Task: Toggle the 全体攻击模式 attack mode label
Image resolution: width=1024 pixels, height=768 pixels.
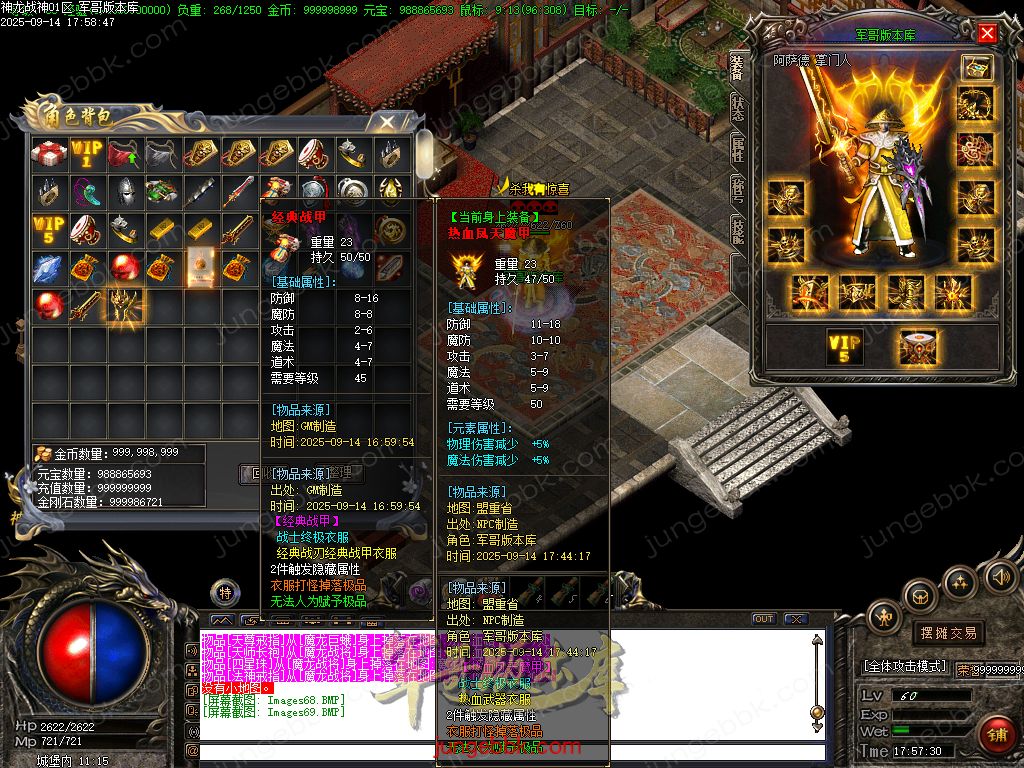Action: click(905, 666)
